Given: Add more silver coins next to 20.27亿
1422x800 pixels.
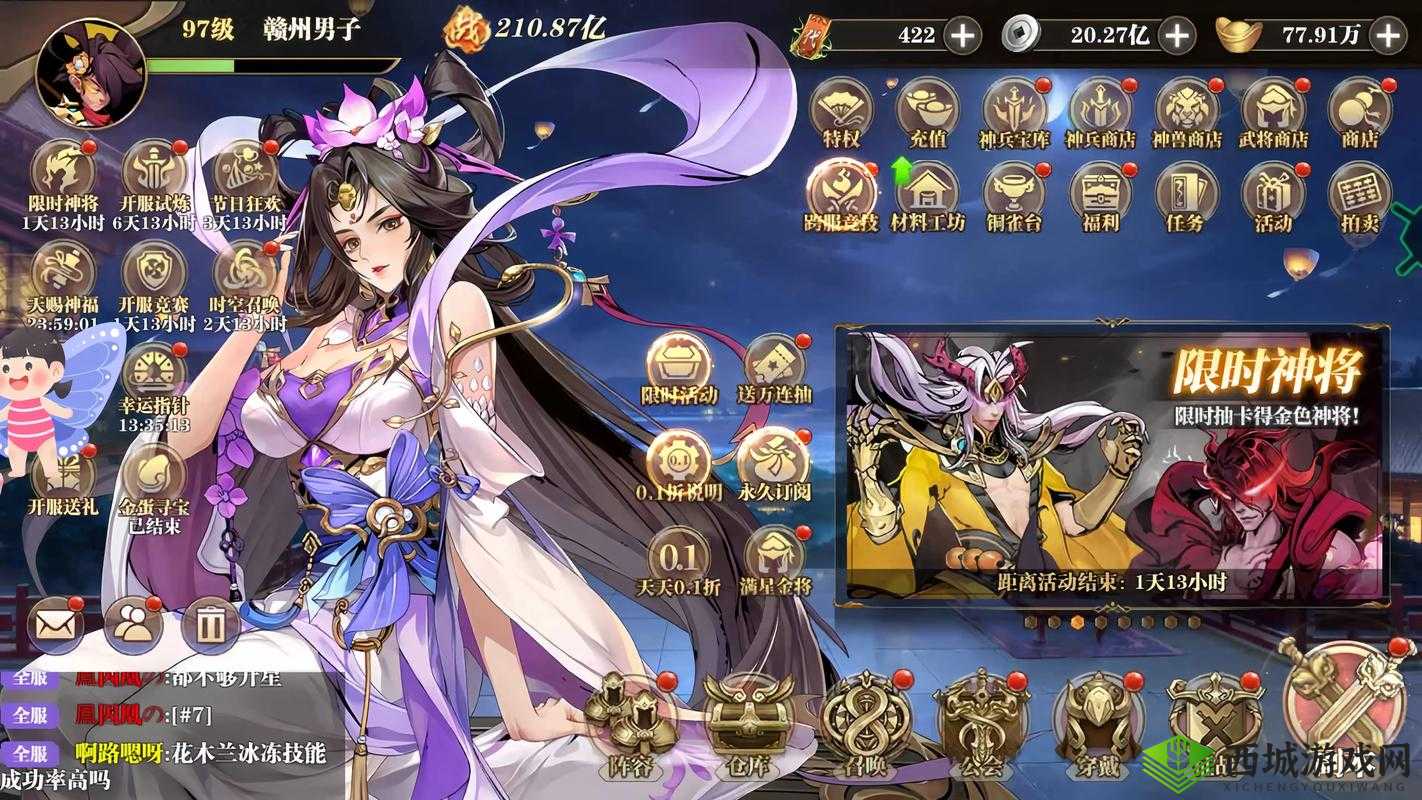Looking at the screenshot, I should click(1179, 36).
